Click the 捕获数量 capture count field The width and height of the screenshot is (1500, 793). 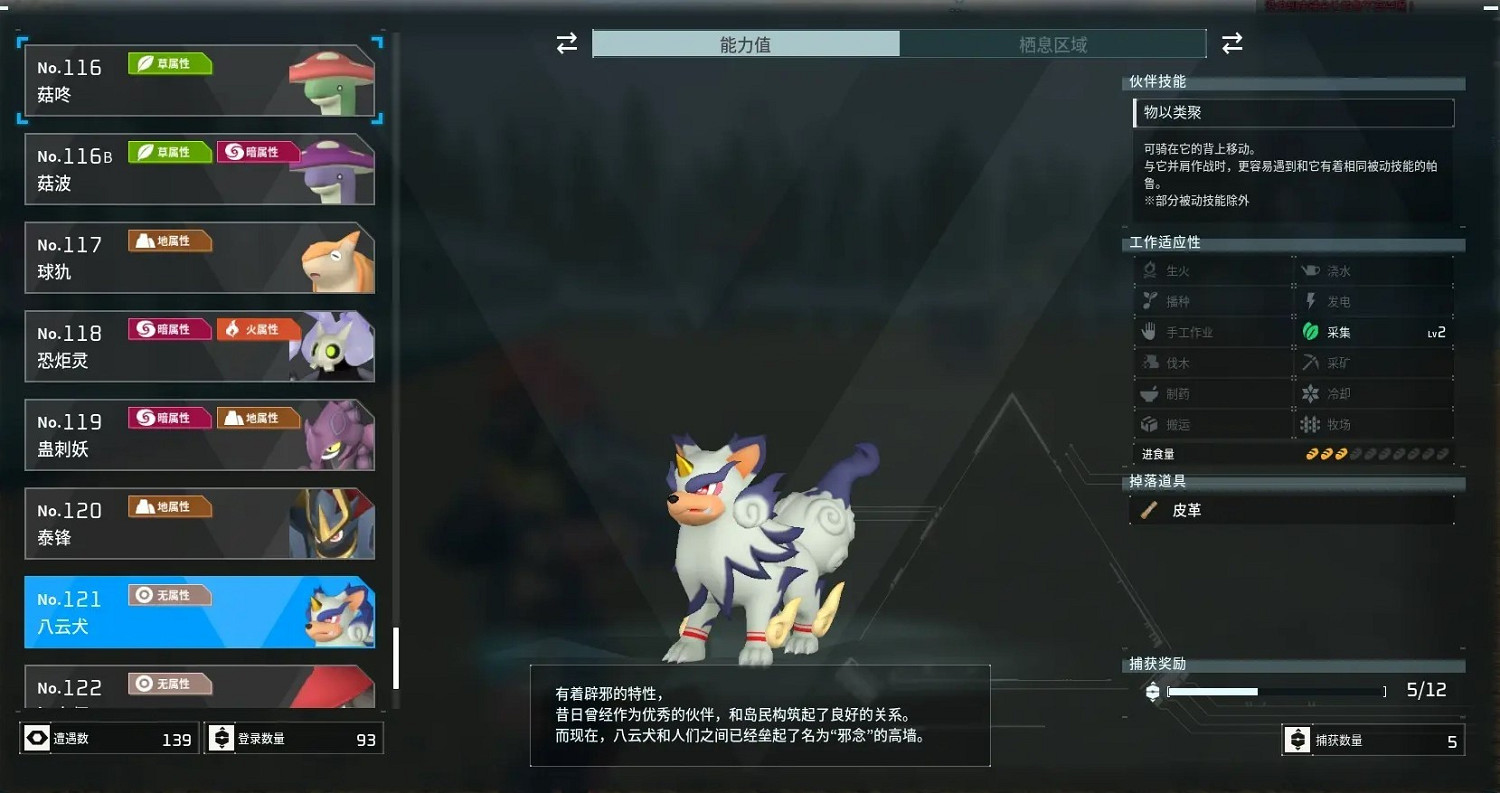(x=1373, y=739)
